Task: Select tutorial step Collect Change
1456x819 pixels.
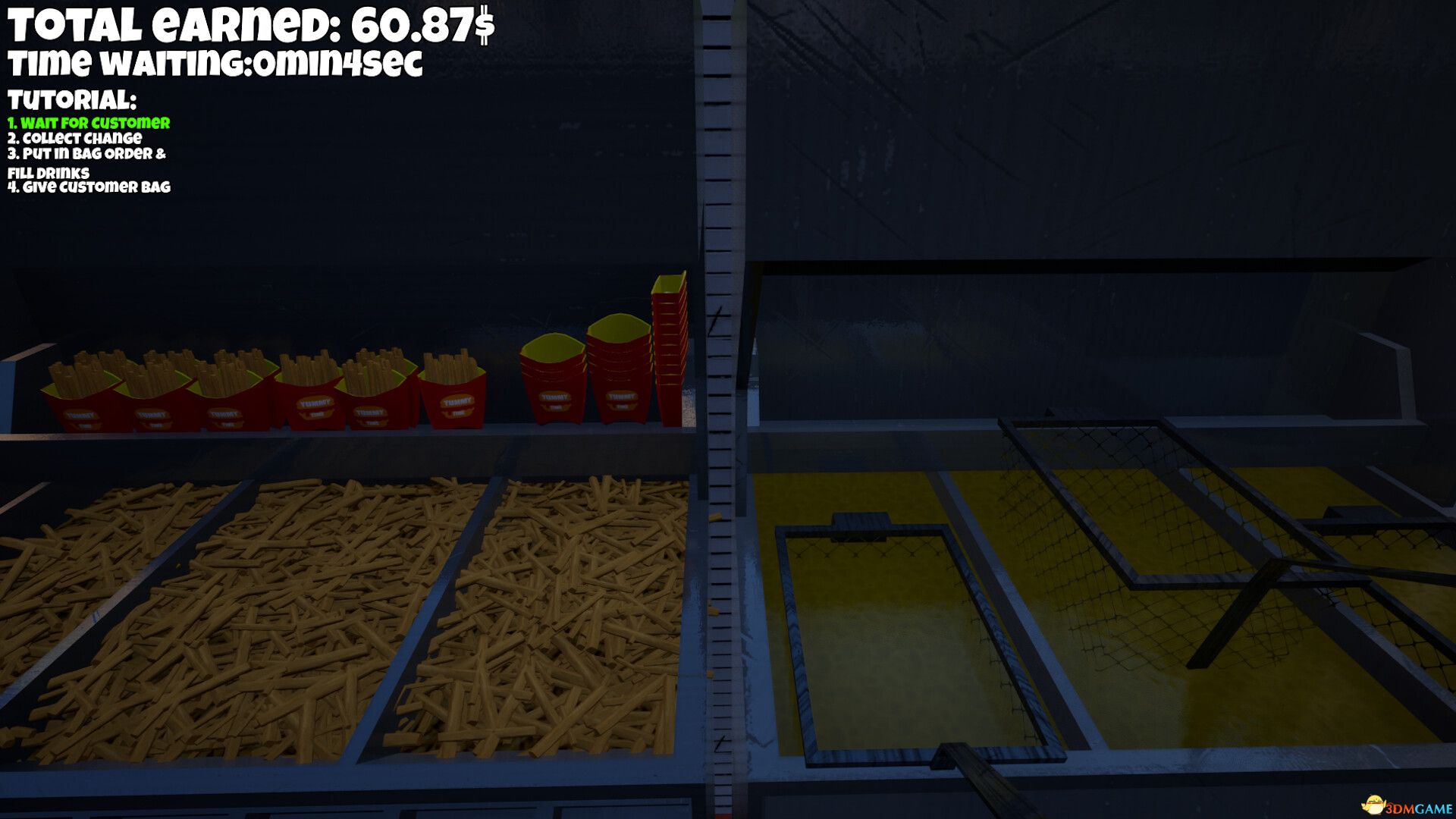Action: [x=74, y=139]
